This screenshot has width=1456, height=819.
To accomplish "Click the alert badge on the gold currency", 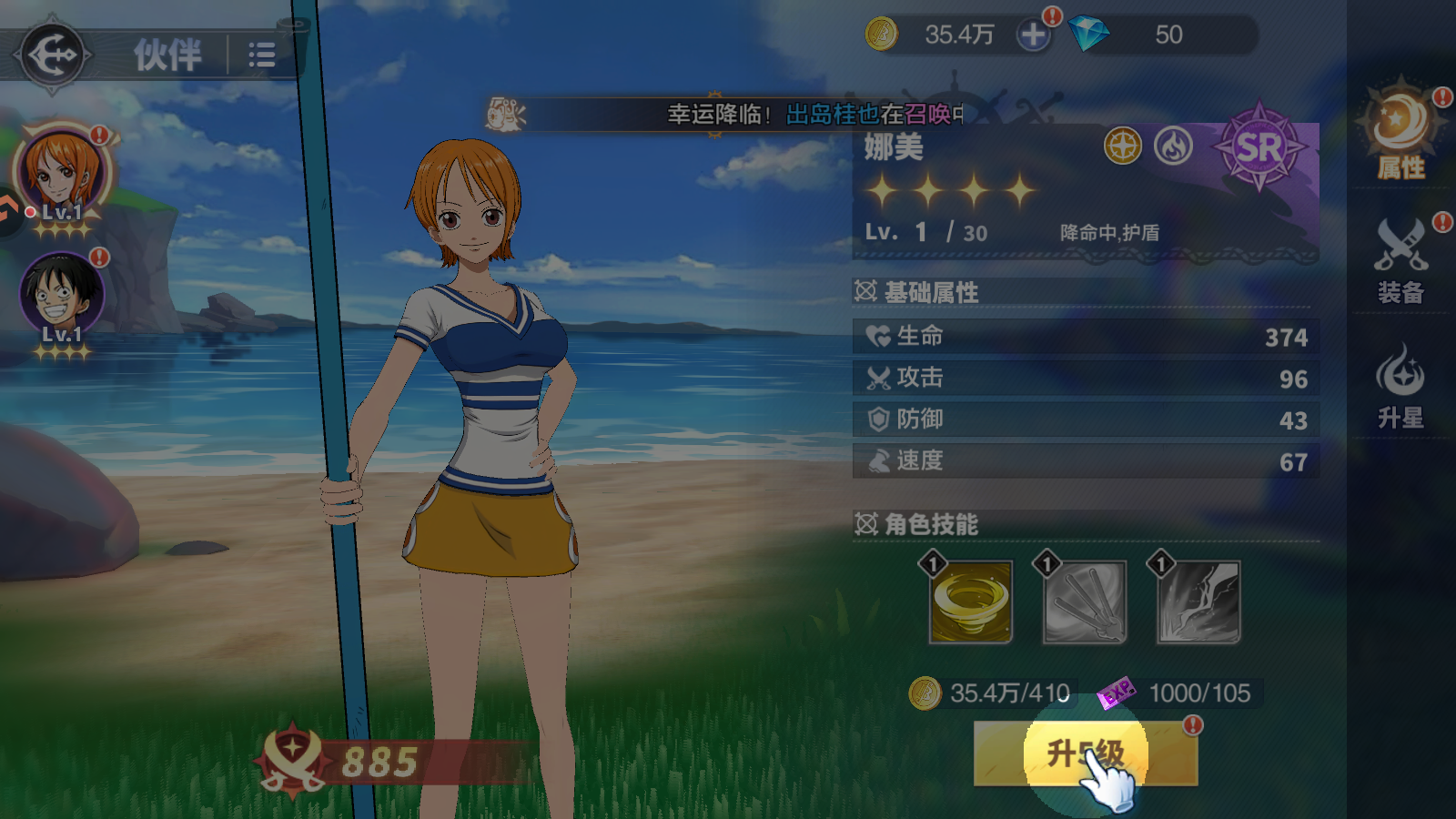I will click(x=1053, y=15).
